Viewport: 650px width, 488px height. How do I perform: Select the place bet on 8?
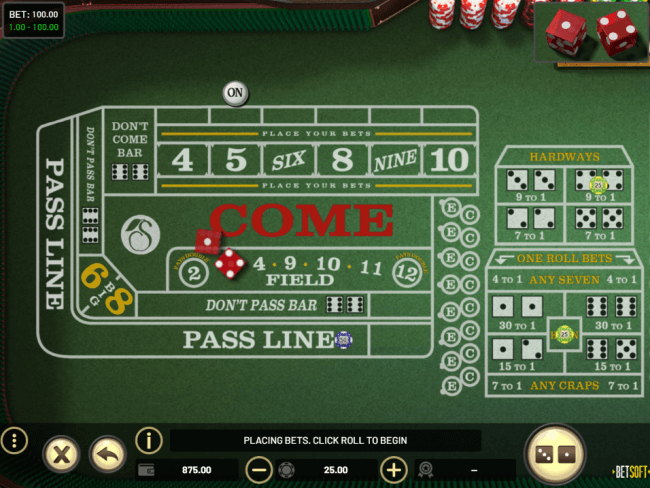(342, 159)
